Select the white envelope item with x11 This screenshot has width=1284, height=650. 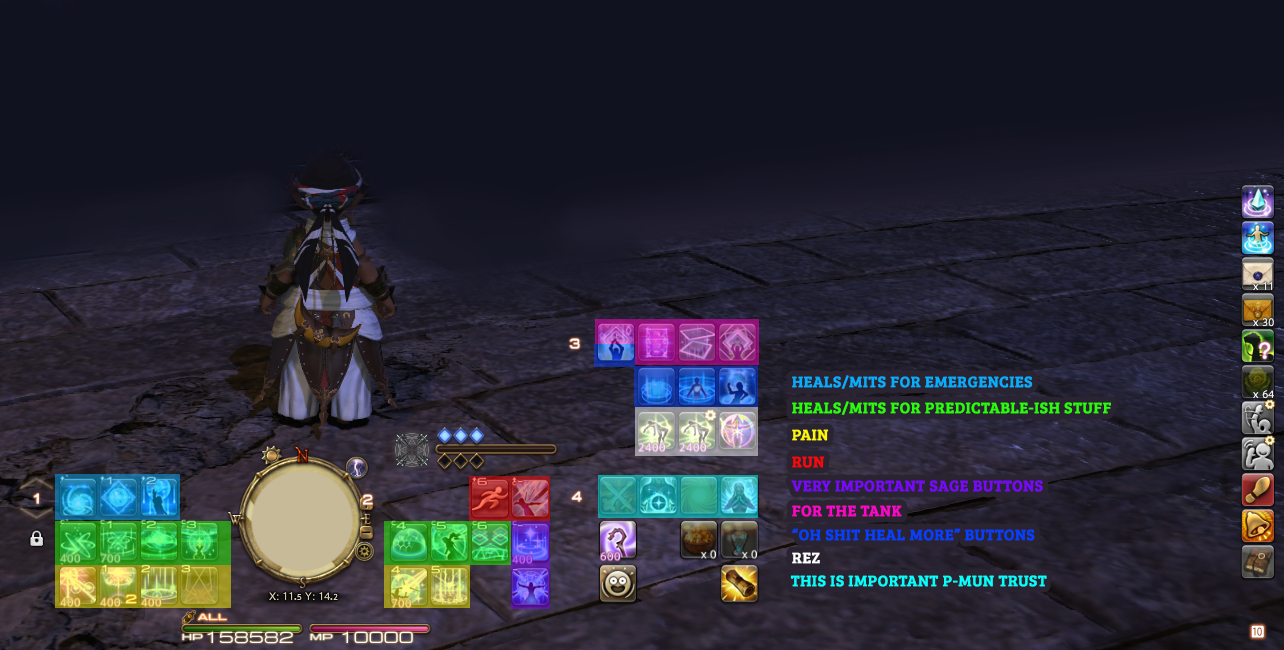click(1258, 274)
